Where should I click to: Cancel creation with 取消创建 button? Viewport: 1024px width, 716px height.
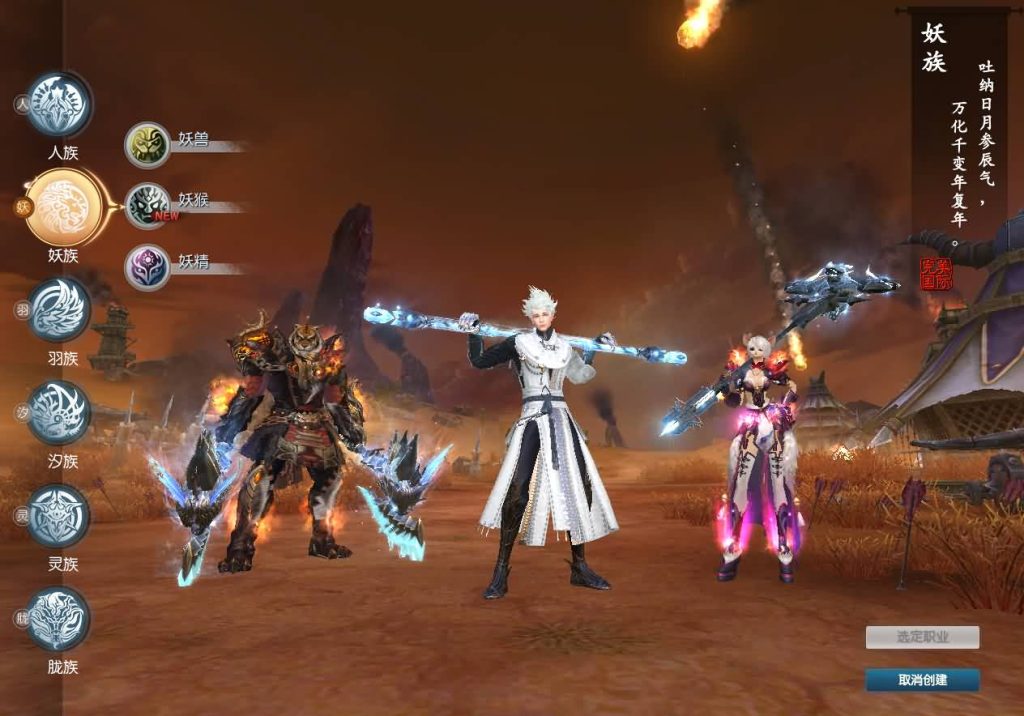click(922, 680)
